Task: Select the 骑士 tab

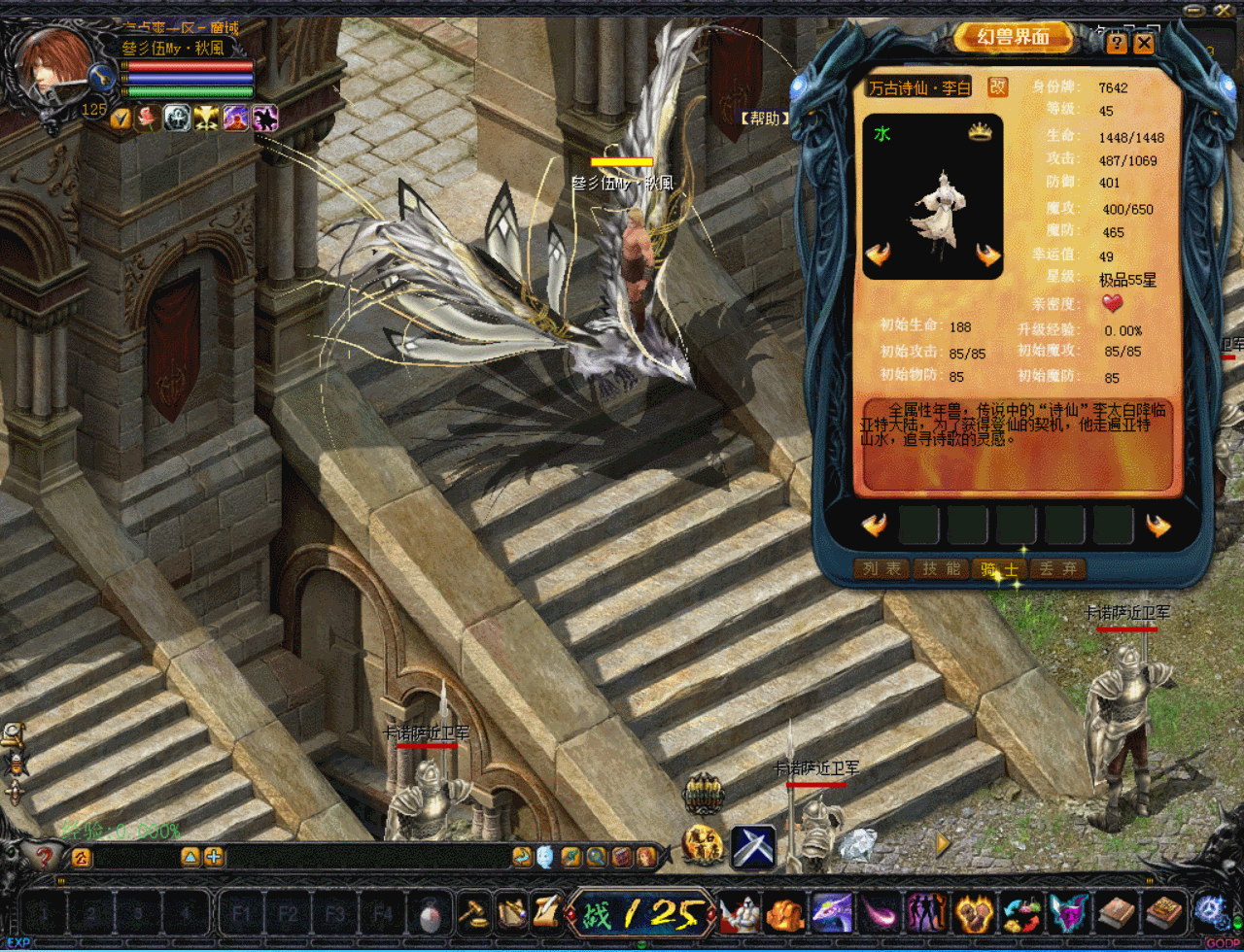Action: point(999,569)
